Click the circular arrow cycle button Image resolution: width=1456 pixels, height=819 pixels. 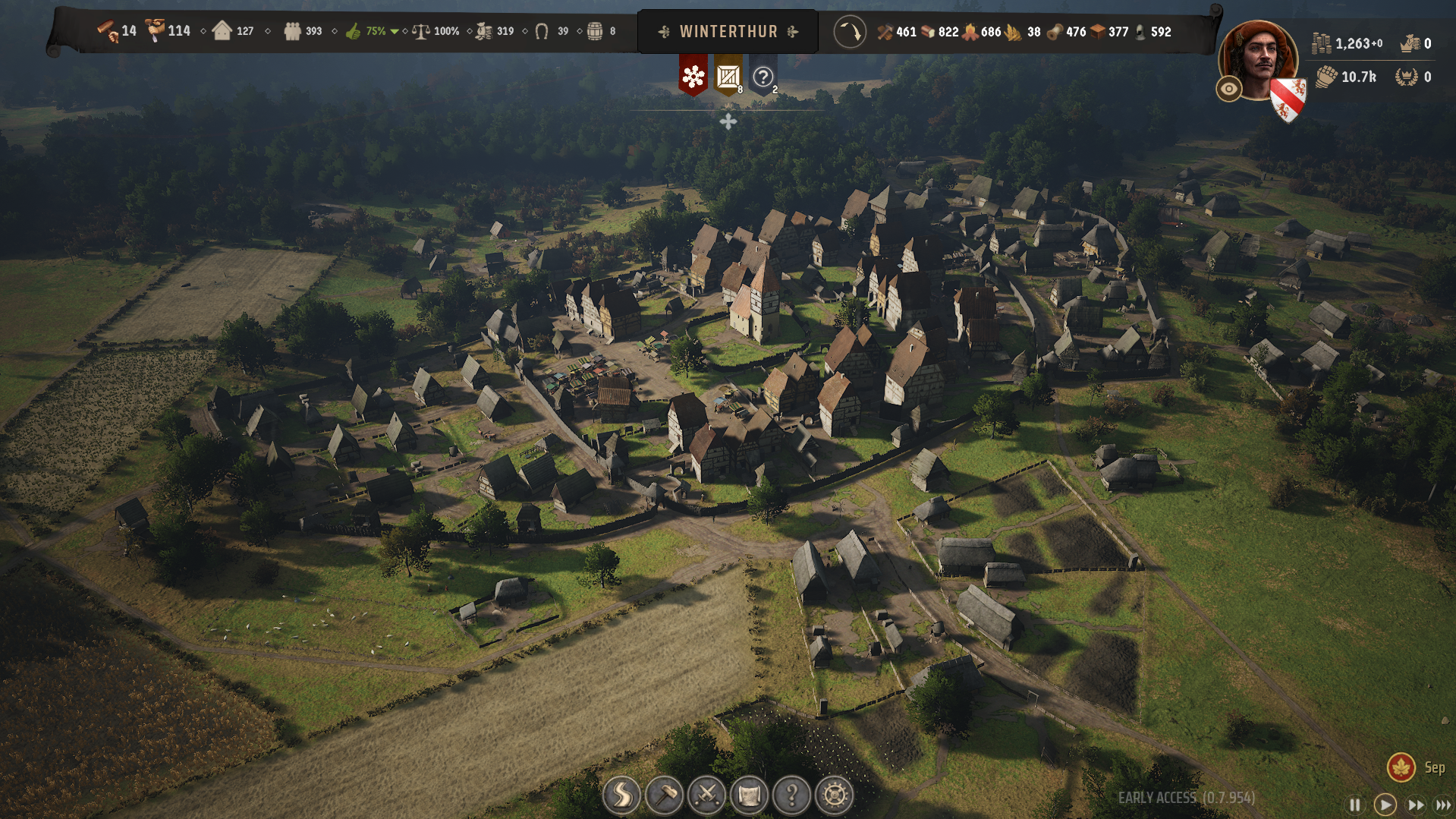click(x=850, y=32)
